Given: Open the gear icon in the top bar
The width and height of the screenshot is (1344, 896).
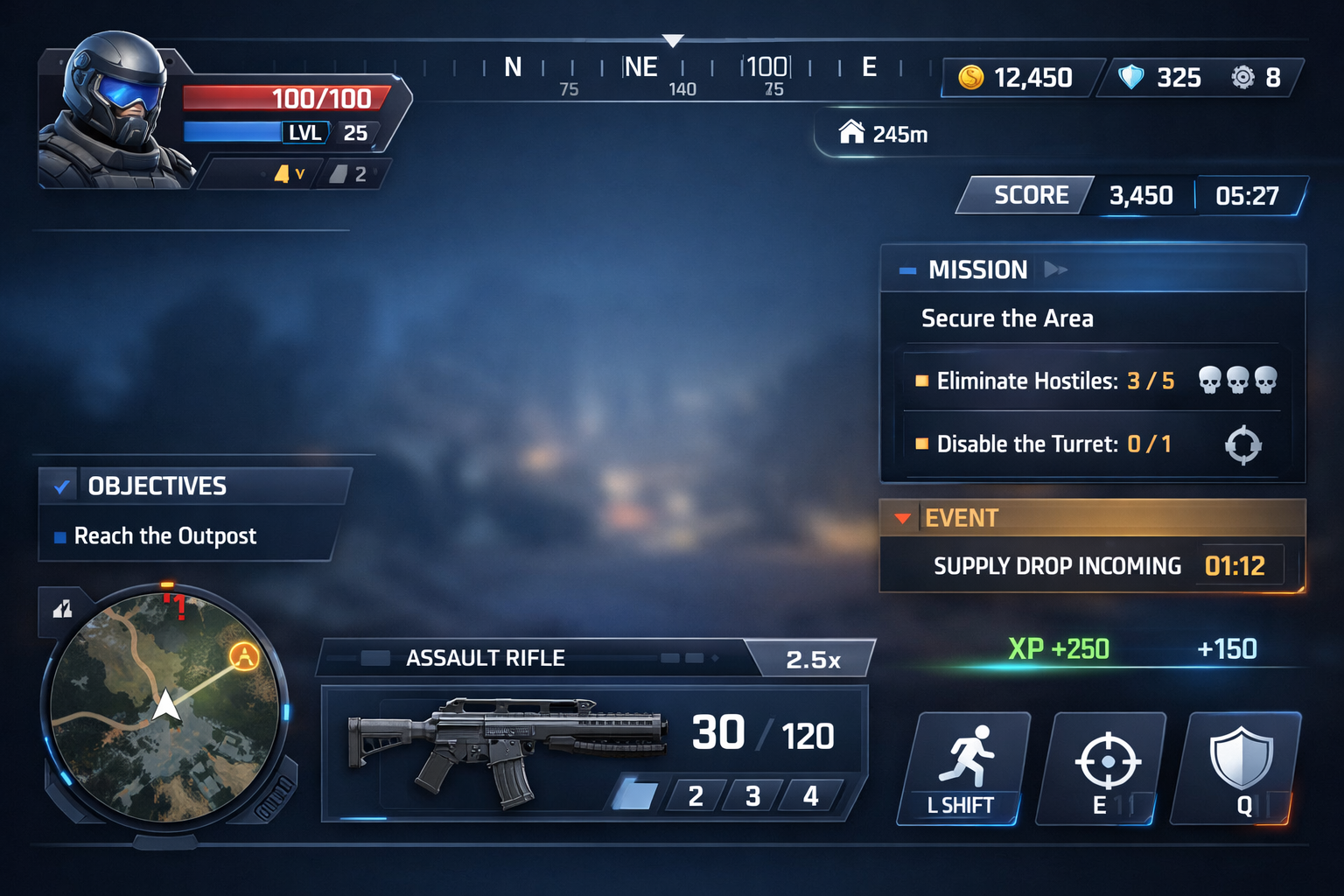Looking at the screenshot, I should (x=1242, y=78).
